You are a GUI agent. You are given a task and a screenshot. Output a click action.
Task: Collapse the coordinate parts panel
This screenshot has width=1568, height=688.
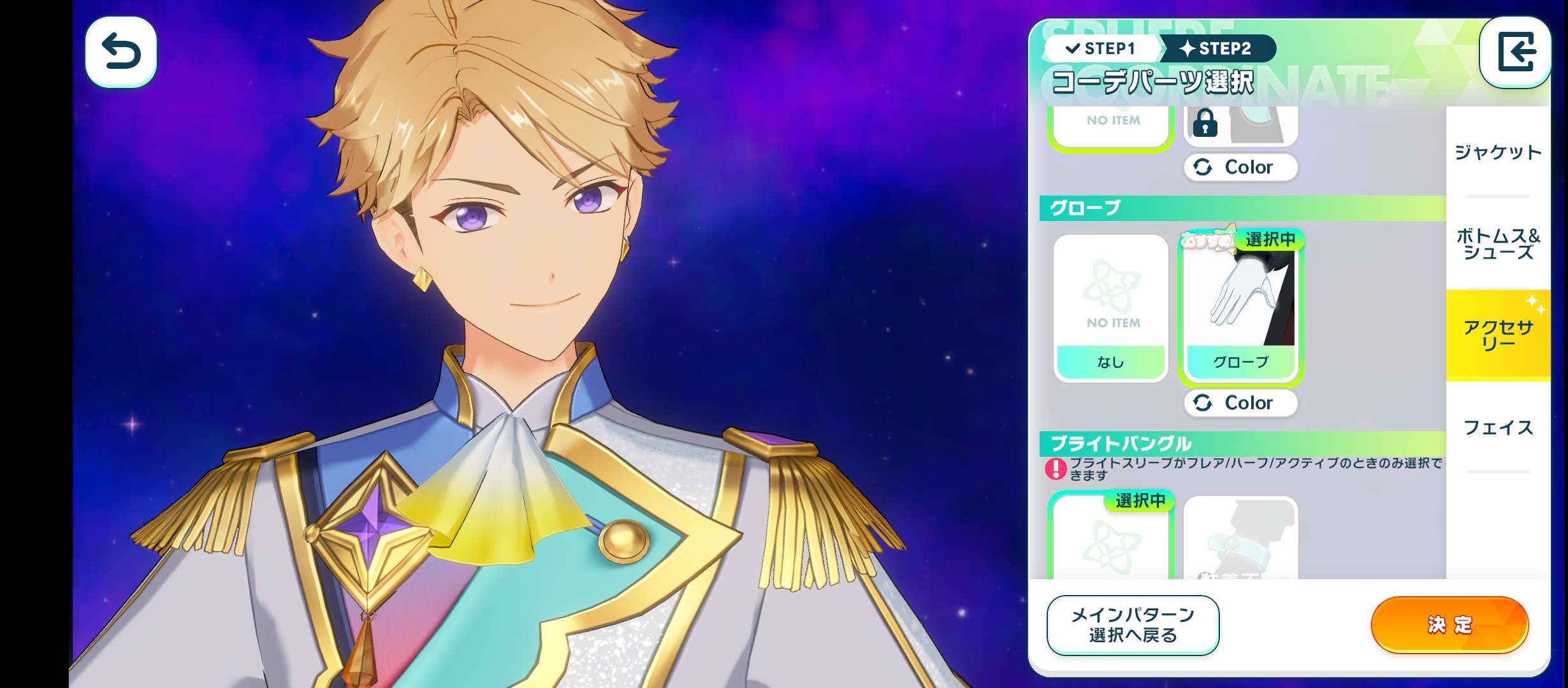click(x=1515, y=52)
